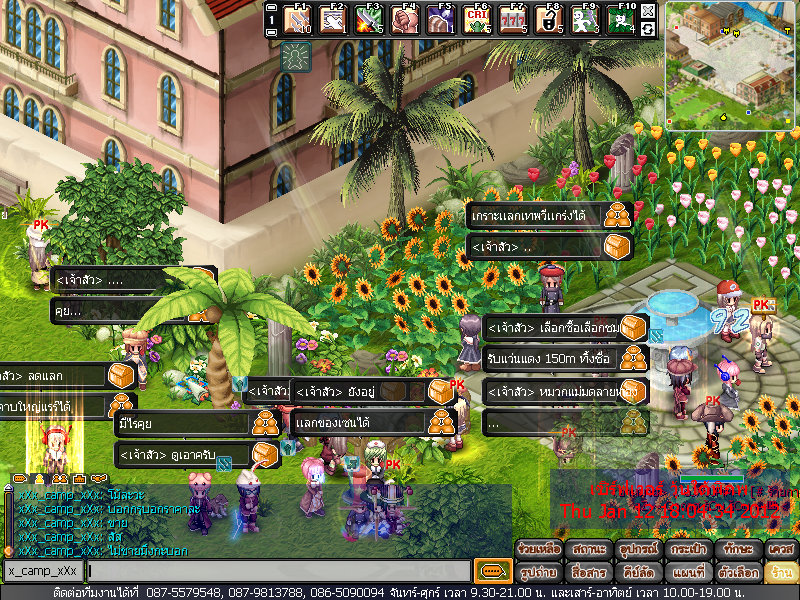
Task: Click the orange speech bubble chat button
Action: [x=492, y=571]
